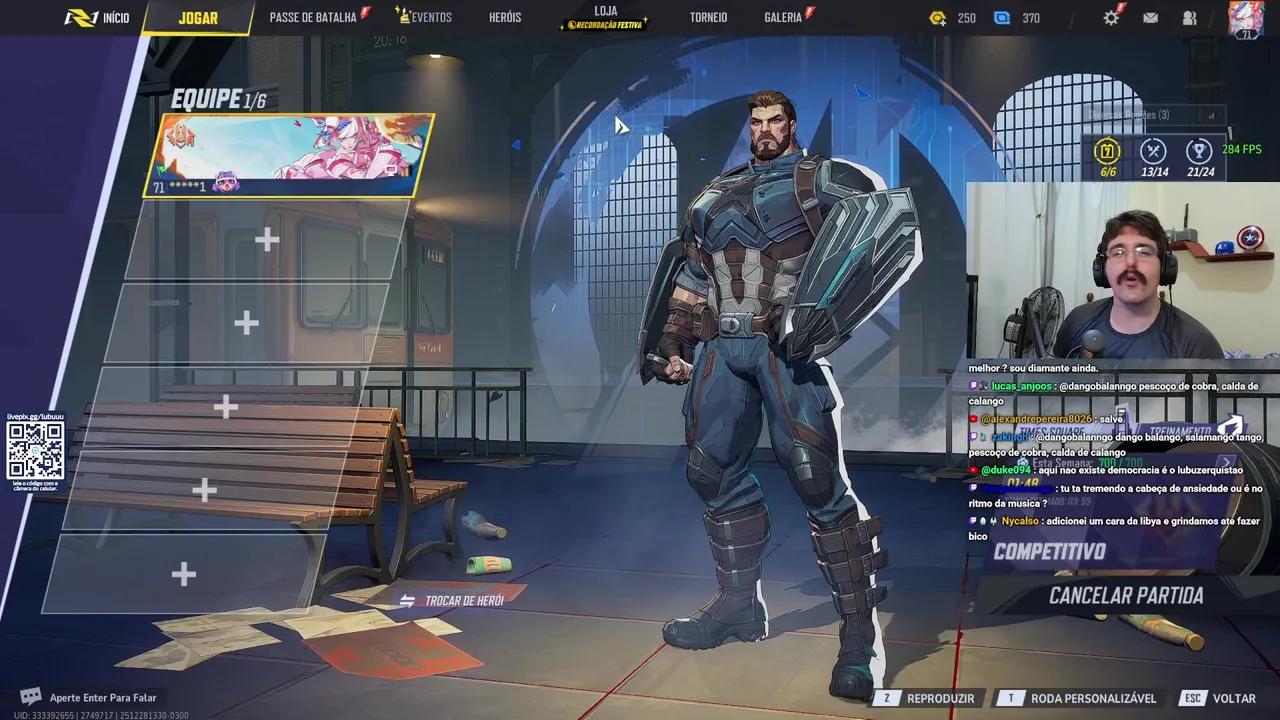
Task: Click the CANCELAR PARTIDA button
Action: click(1126, 594)
